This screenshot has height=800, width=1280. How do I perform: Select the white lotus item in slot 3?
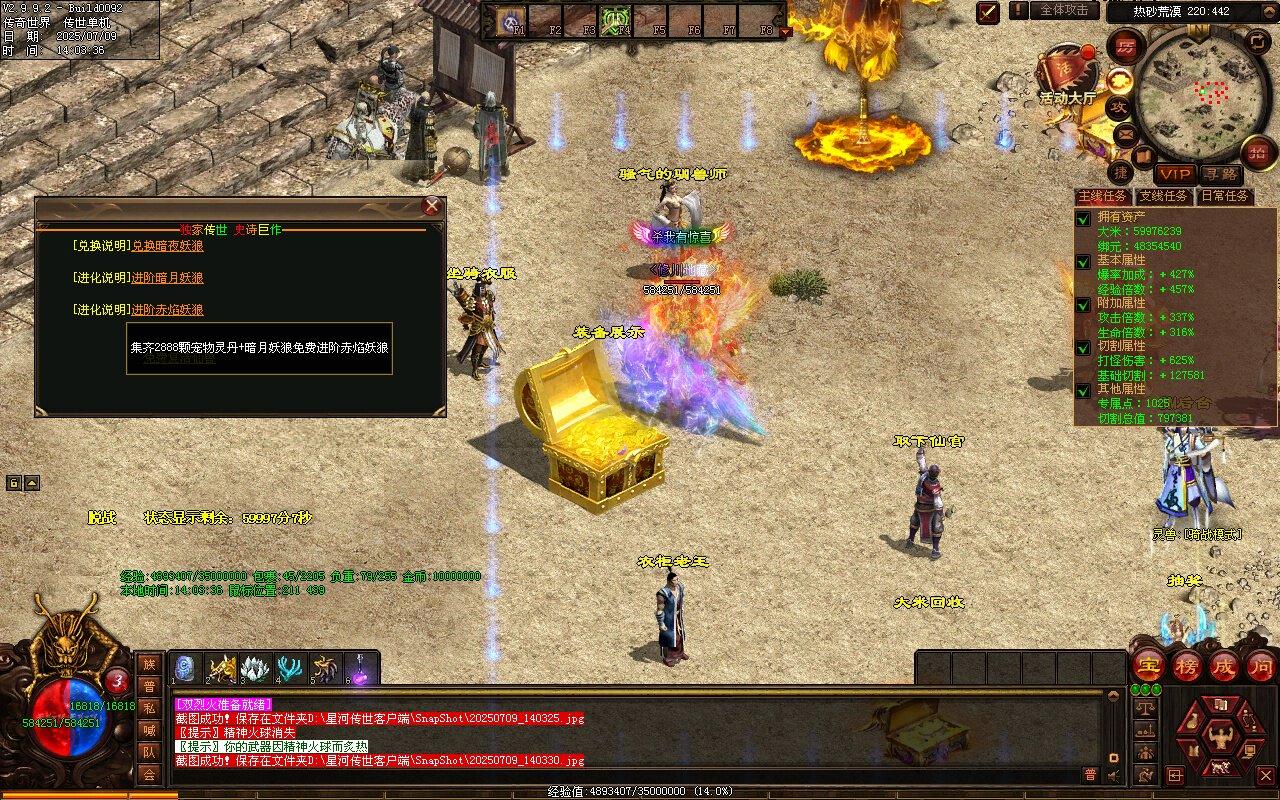[256, 668]
